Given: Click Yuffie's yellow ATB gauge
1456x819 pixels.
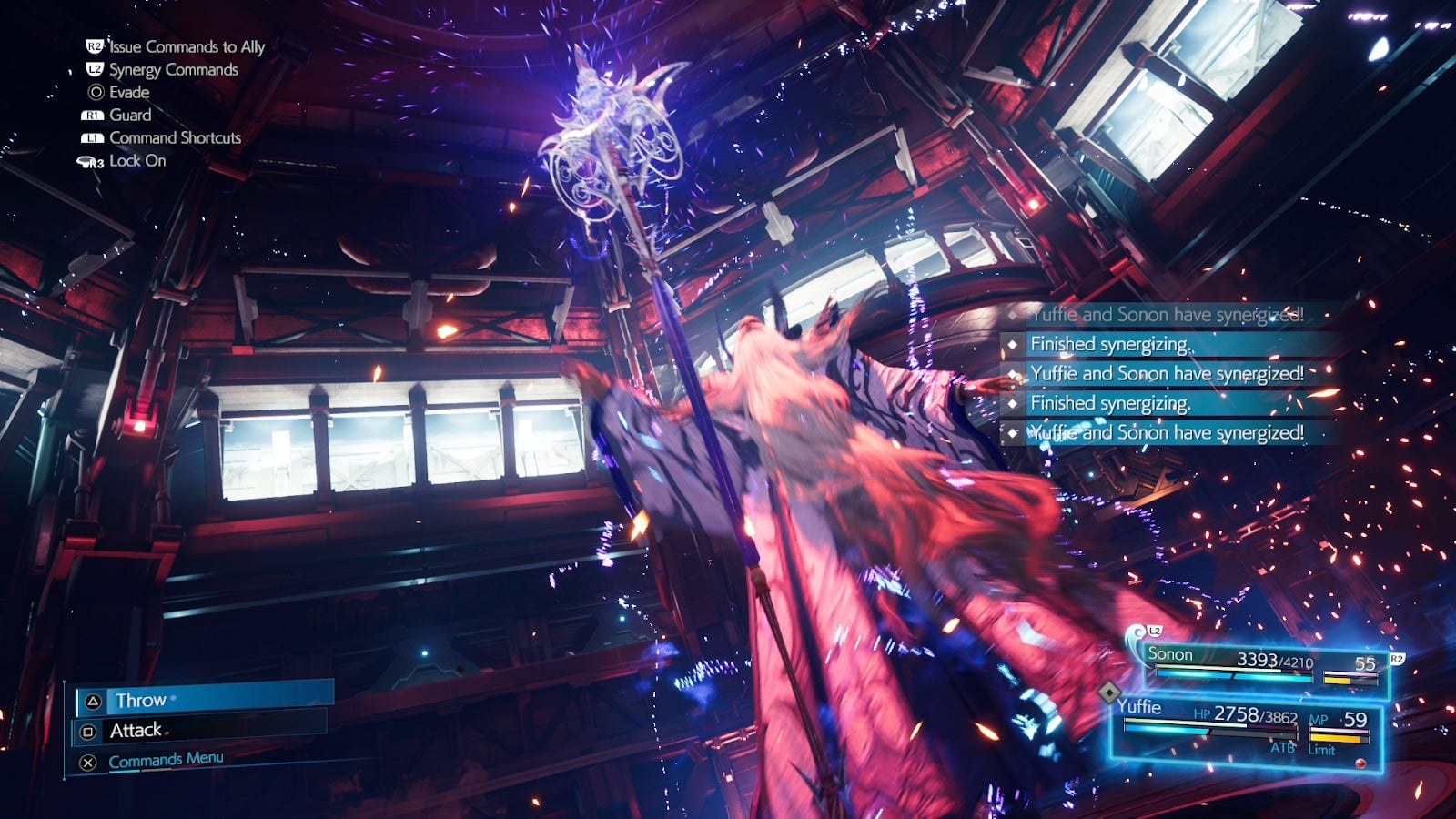Looking at the screenshot, I should click(1336, 737).
